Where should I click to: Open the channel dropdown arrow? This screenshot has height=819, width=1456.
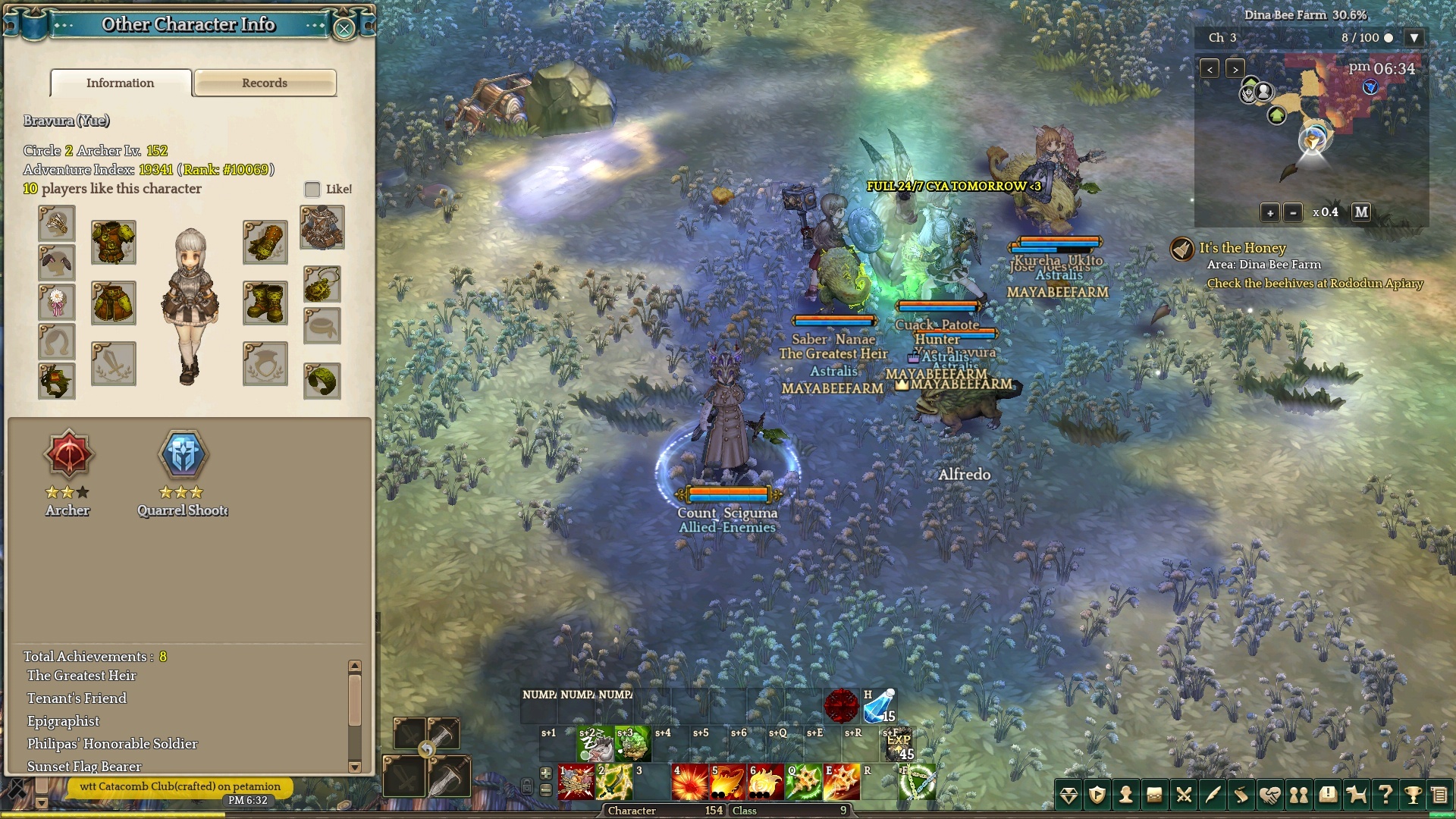click(x=1414, y=37)
